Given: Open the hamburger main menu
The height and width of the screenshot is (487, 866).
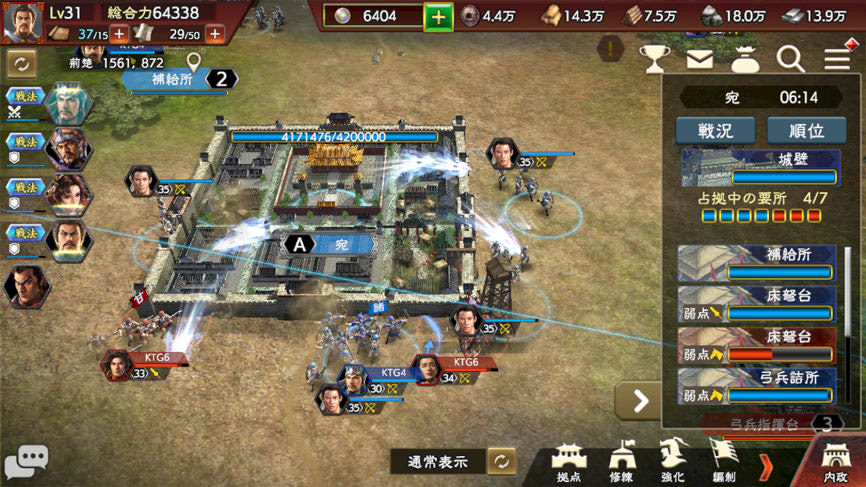Looking at the screenshot, I should click(838, 57).
